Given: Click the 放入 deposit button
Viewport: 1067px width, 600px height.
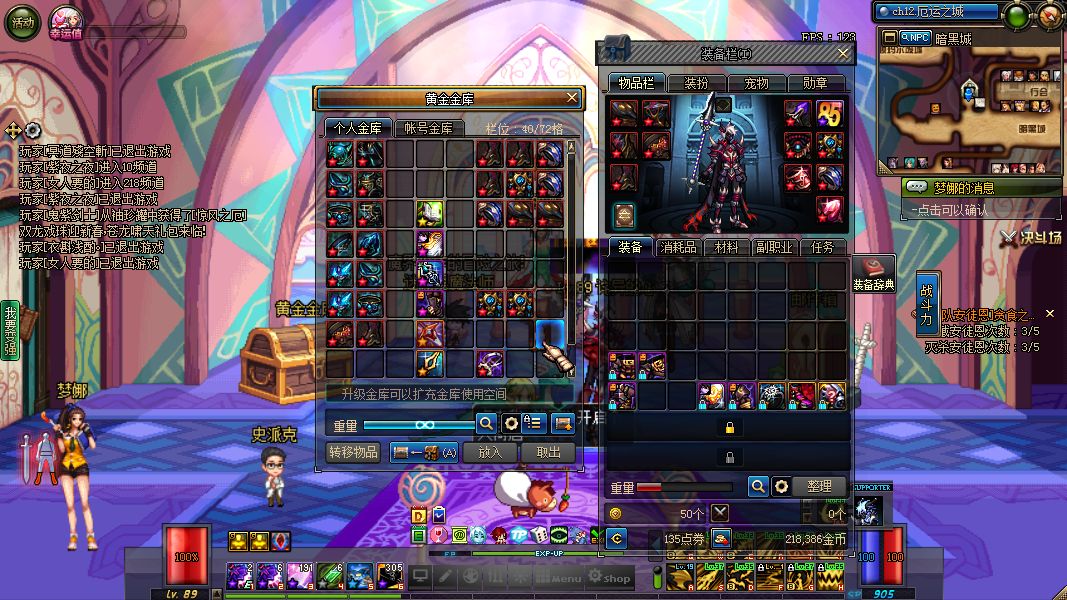Looking at the screenshot, I should tap(490, 452).
